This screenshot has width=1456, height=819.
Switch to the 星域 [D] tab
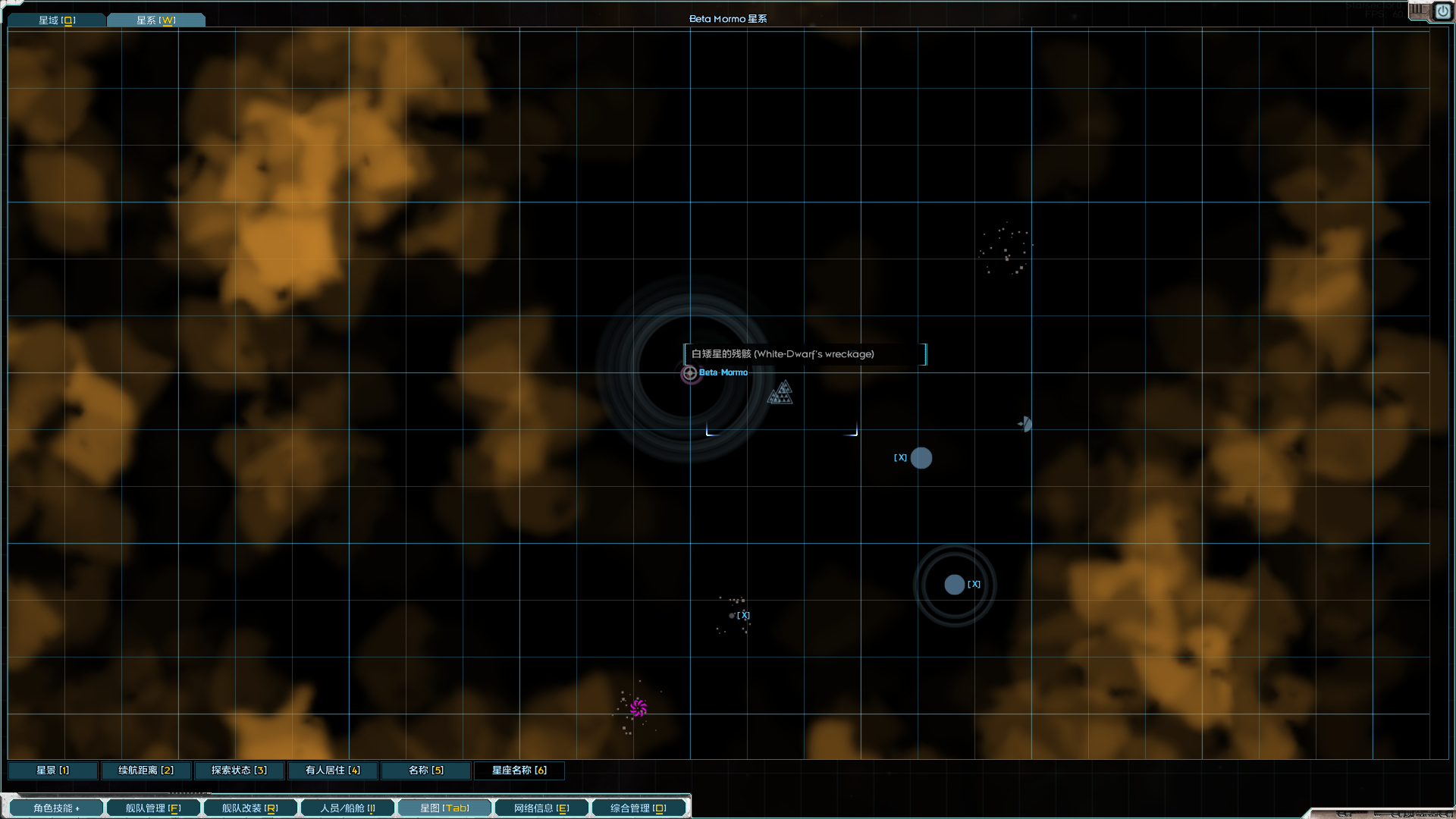(56, 19)
